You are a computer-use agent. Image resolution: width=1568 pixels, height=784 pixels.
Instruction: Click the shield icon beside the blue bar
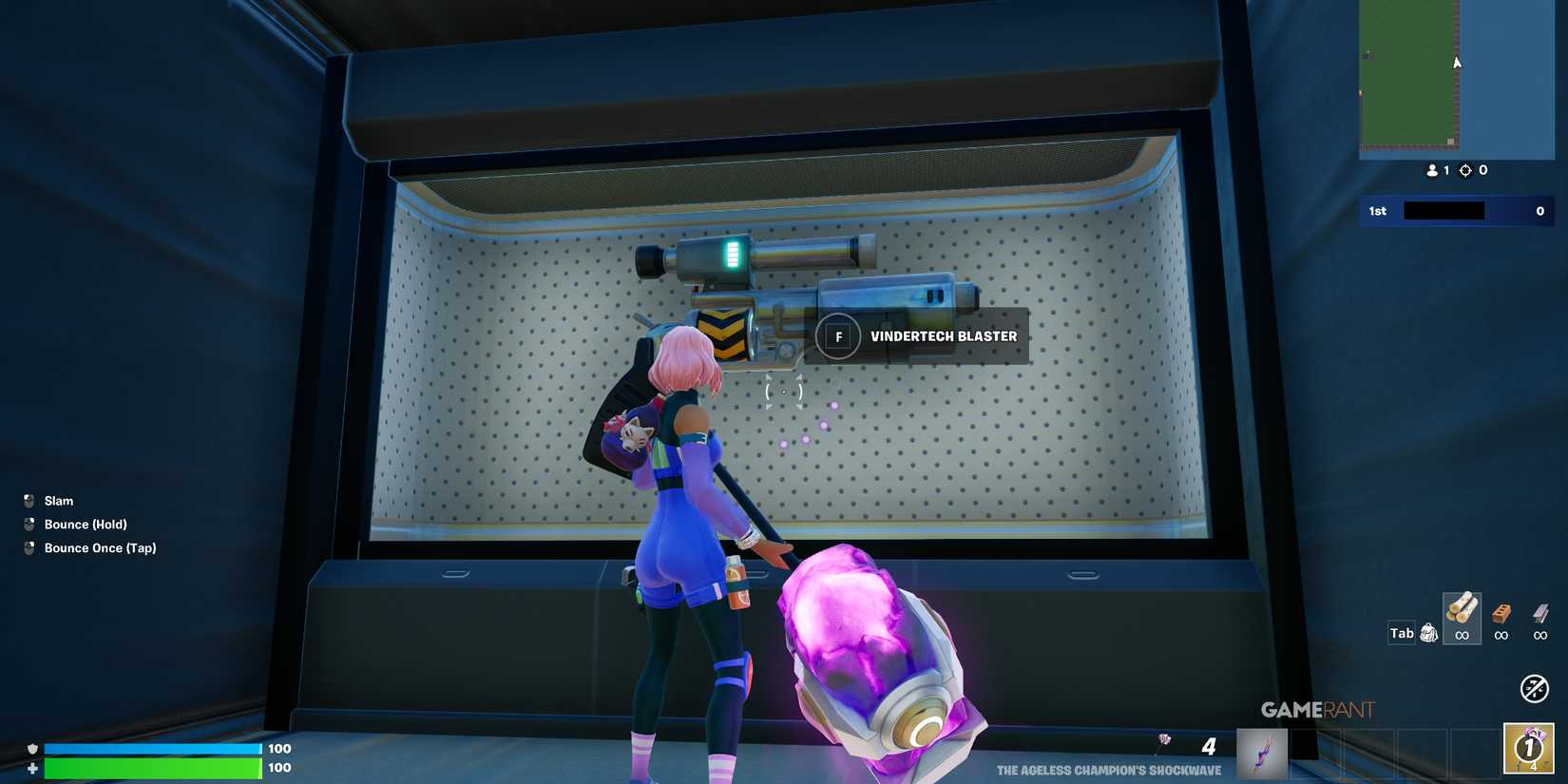click(32, 749)
